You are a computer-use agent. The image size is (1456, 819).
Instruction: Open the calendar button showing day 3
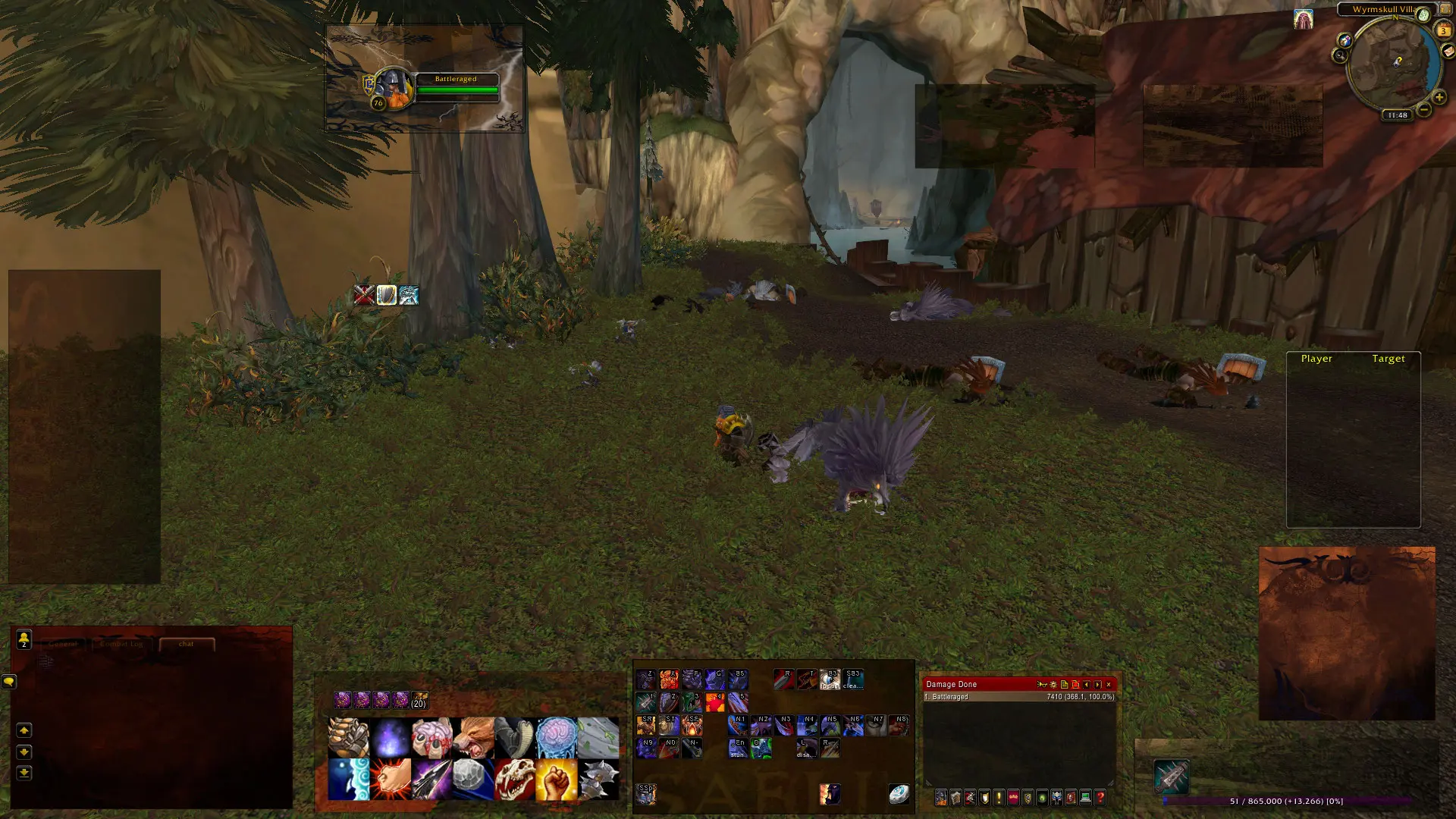tap(1443, 31)
